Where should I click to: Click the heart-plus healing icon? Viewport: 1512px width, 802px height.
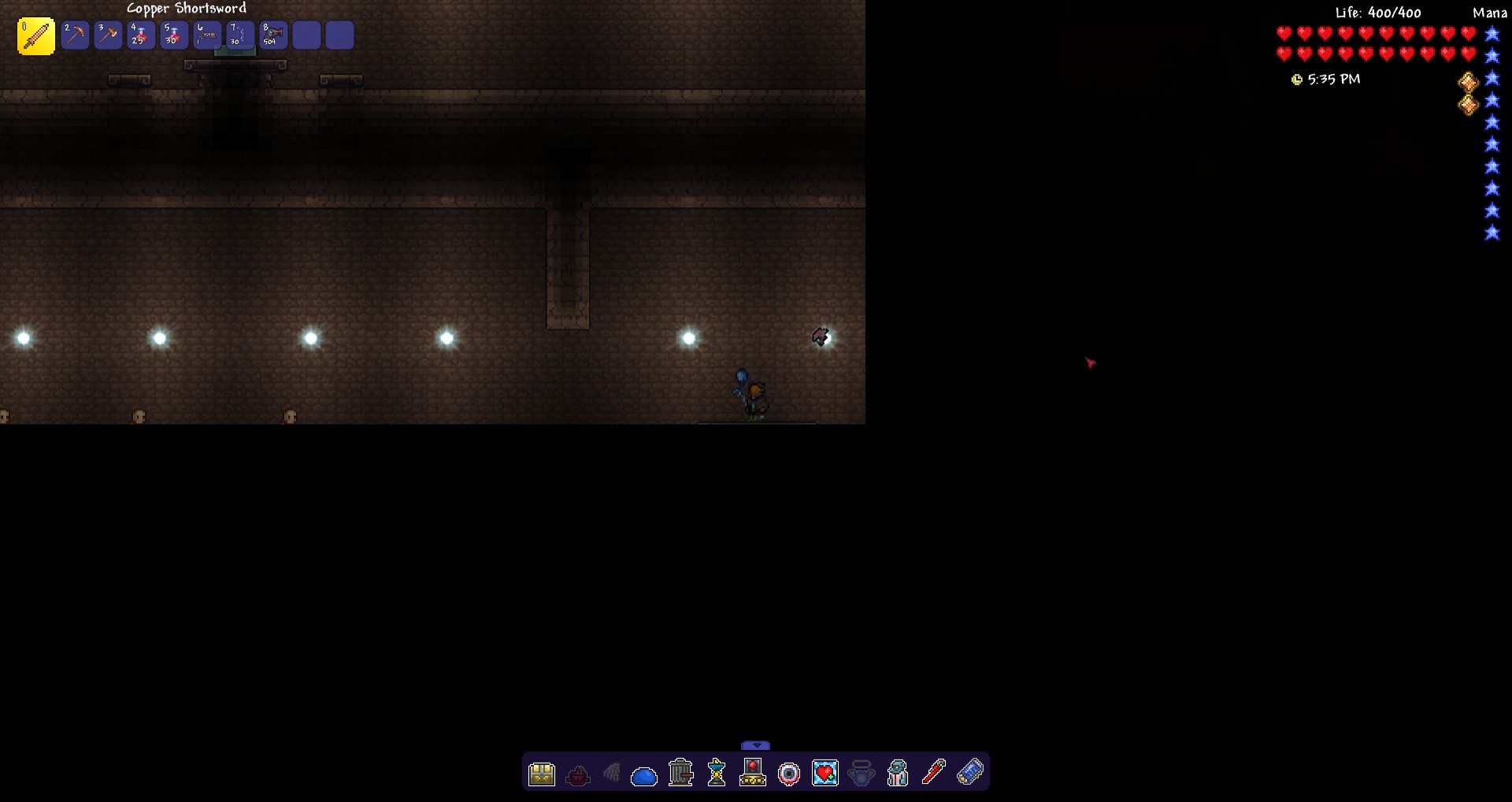click(x=825, y=773)
